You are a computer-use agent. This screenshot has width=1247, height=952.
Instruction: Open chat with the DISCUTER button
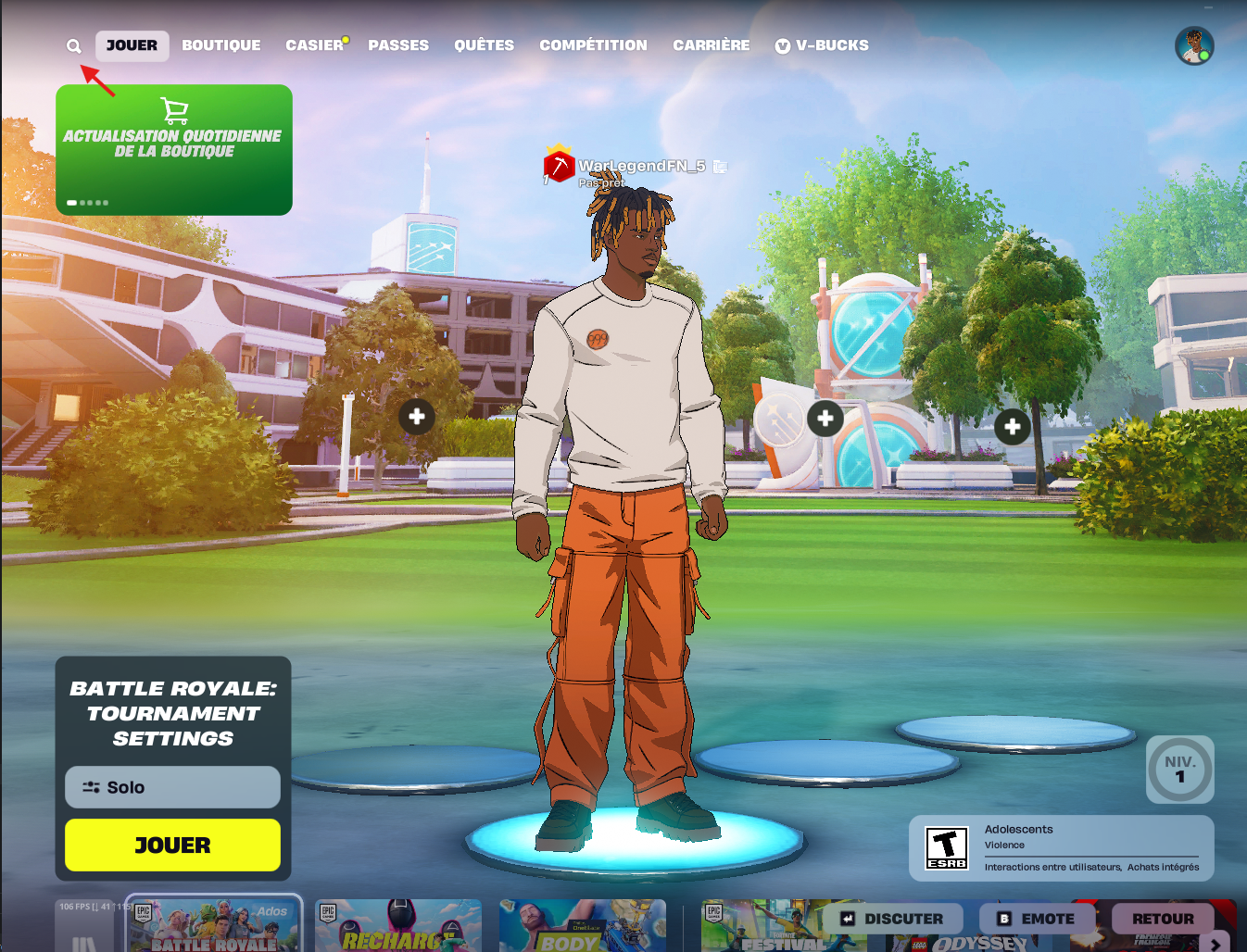tap(893, 919)
